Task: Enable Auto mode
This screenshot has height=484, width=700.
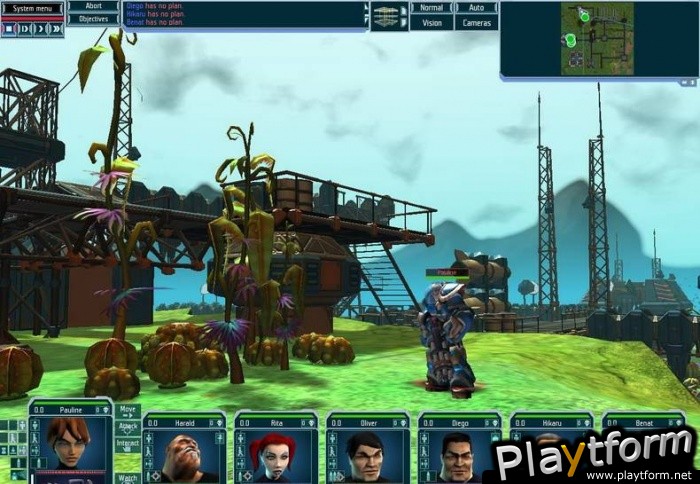Action: click(x=477, y=7)
